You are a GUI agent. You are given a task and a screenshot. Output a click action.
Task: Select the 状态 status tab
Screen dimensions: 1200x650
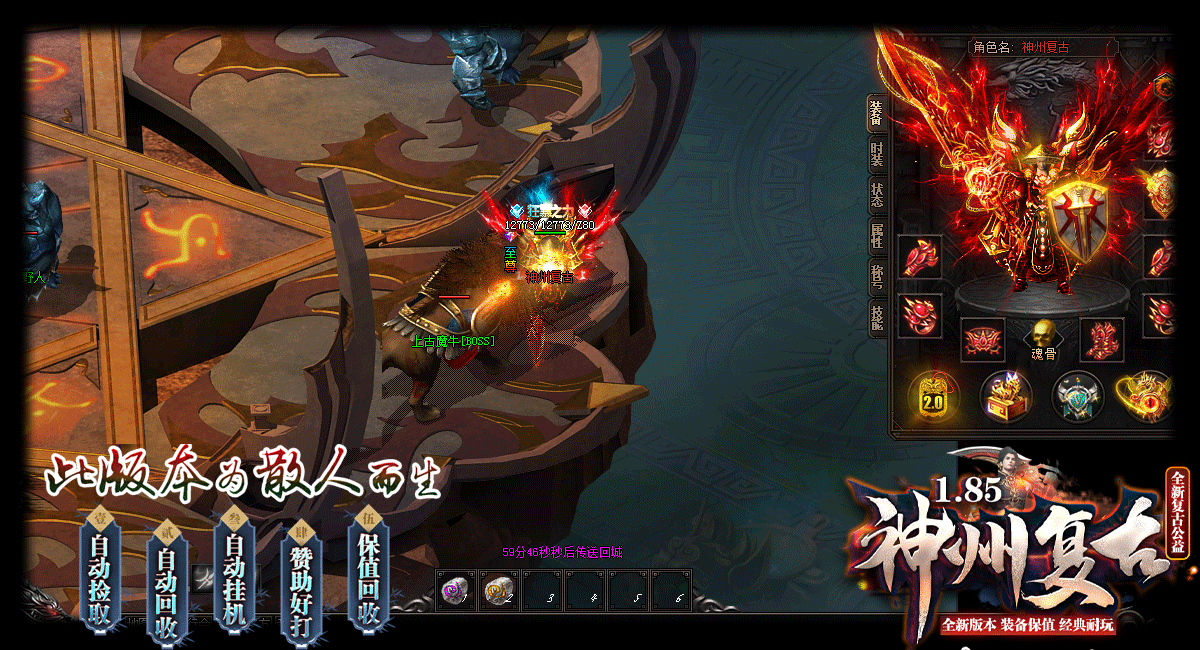click(x=877, y=195)
